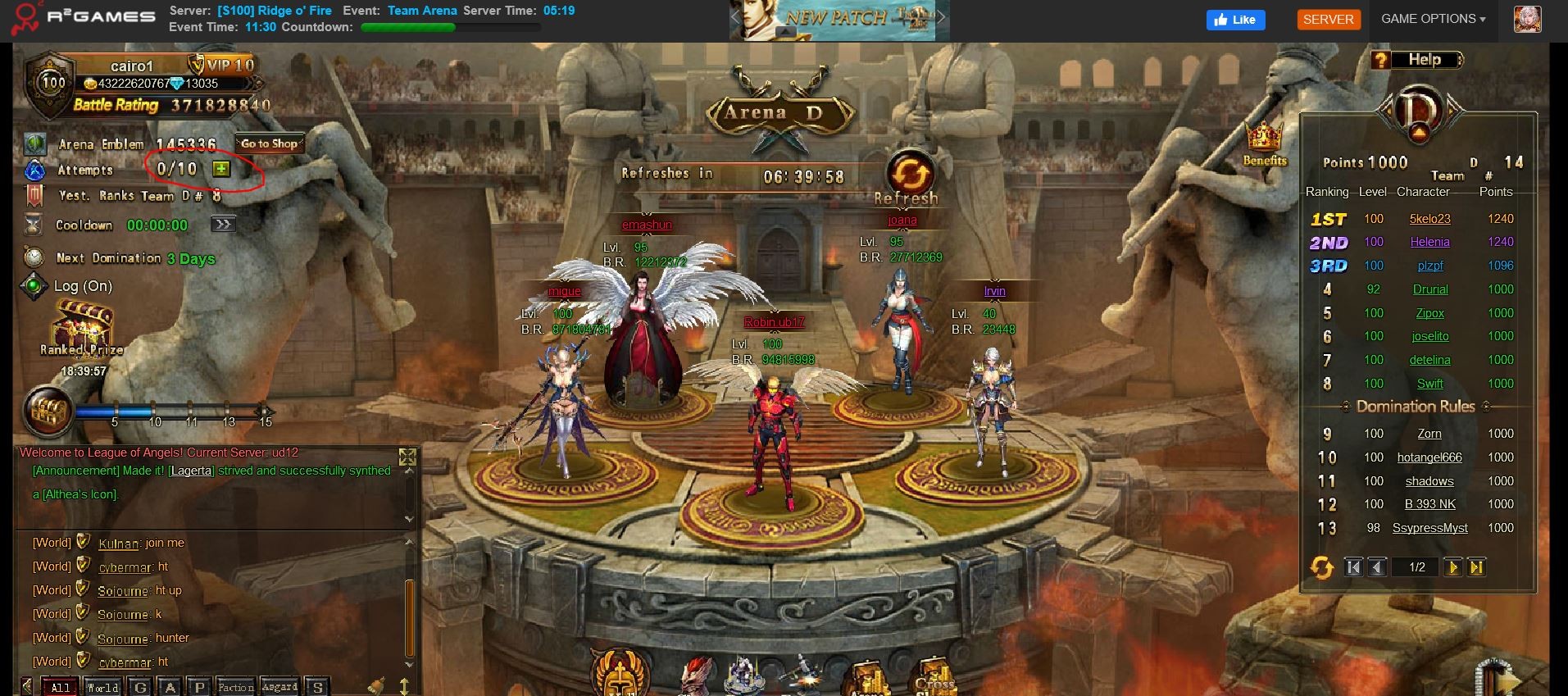Open the Go to Shop button
The height and width of the screenshot is (696, 1568).
[269, 143]
